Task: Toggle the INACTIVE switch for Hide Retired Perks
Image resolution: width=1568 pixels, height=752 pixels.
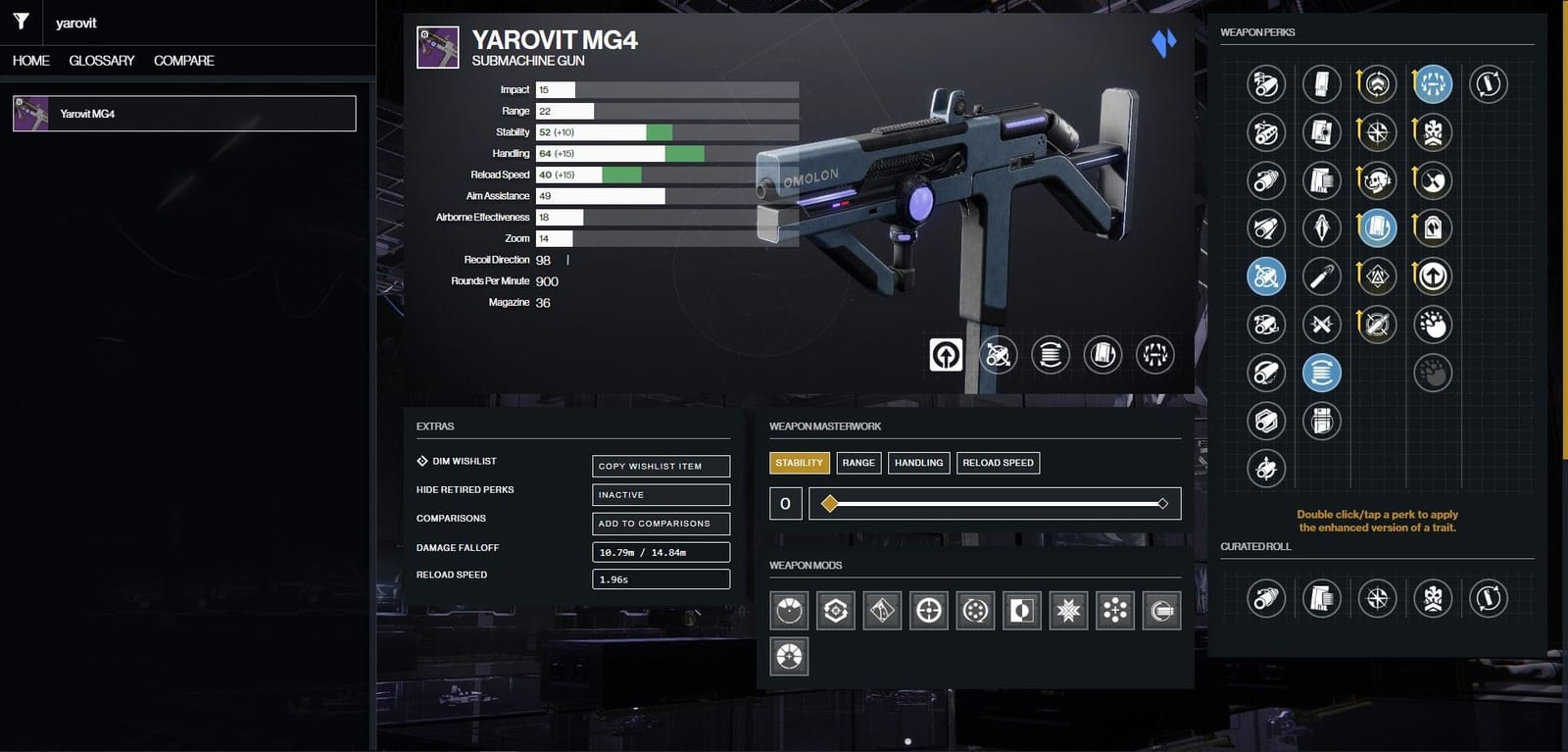Action: pyautogui.click(x=661, y=494)
